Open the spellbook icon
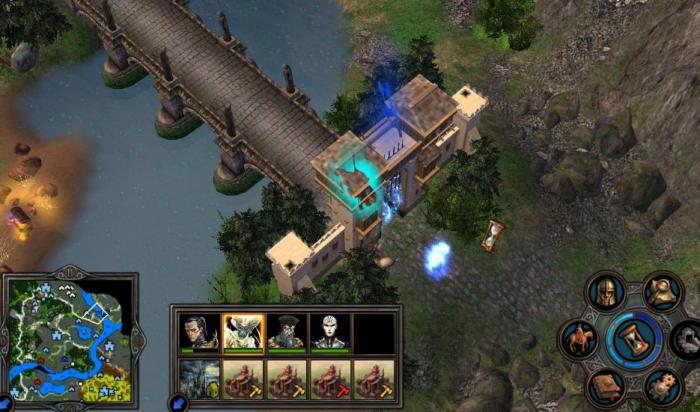 click(x=606, y=386)
